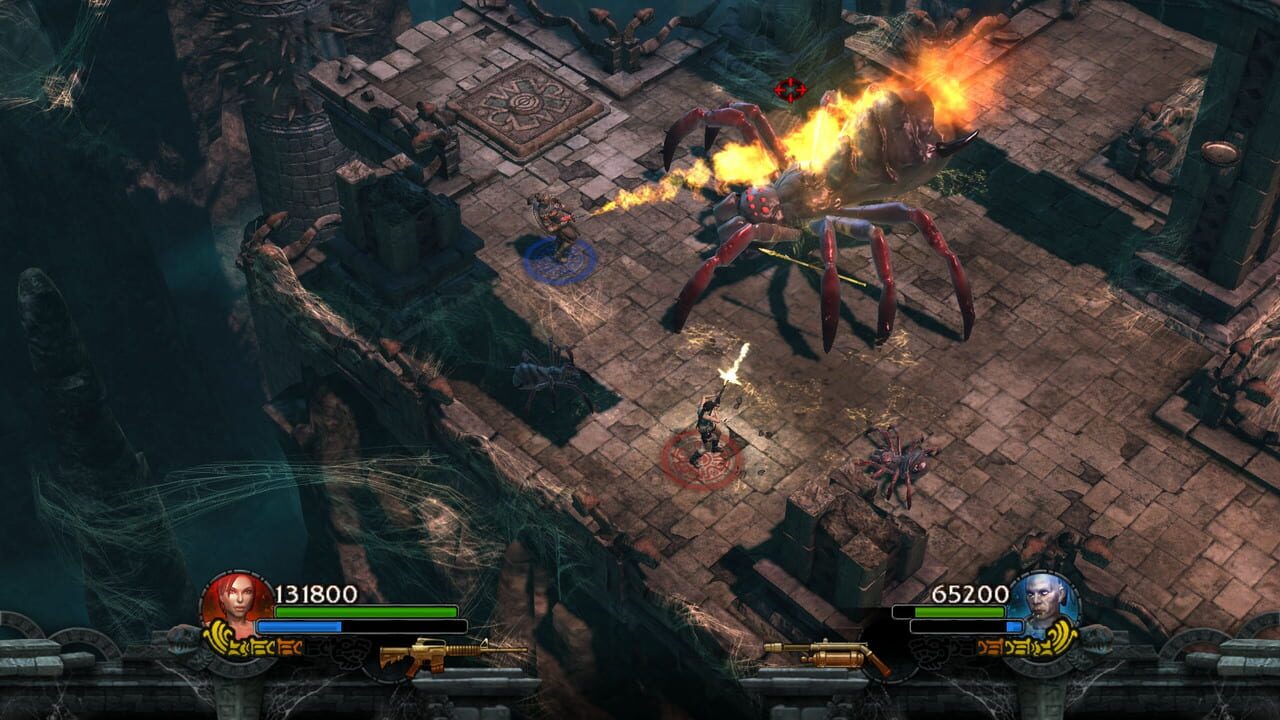Select the score reading 131800
The width and height of the screenshot is (1280, 720).
pos(316,591)
